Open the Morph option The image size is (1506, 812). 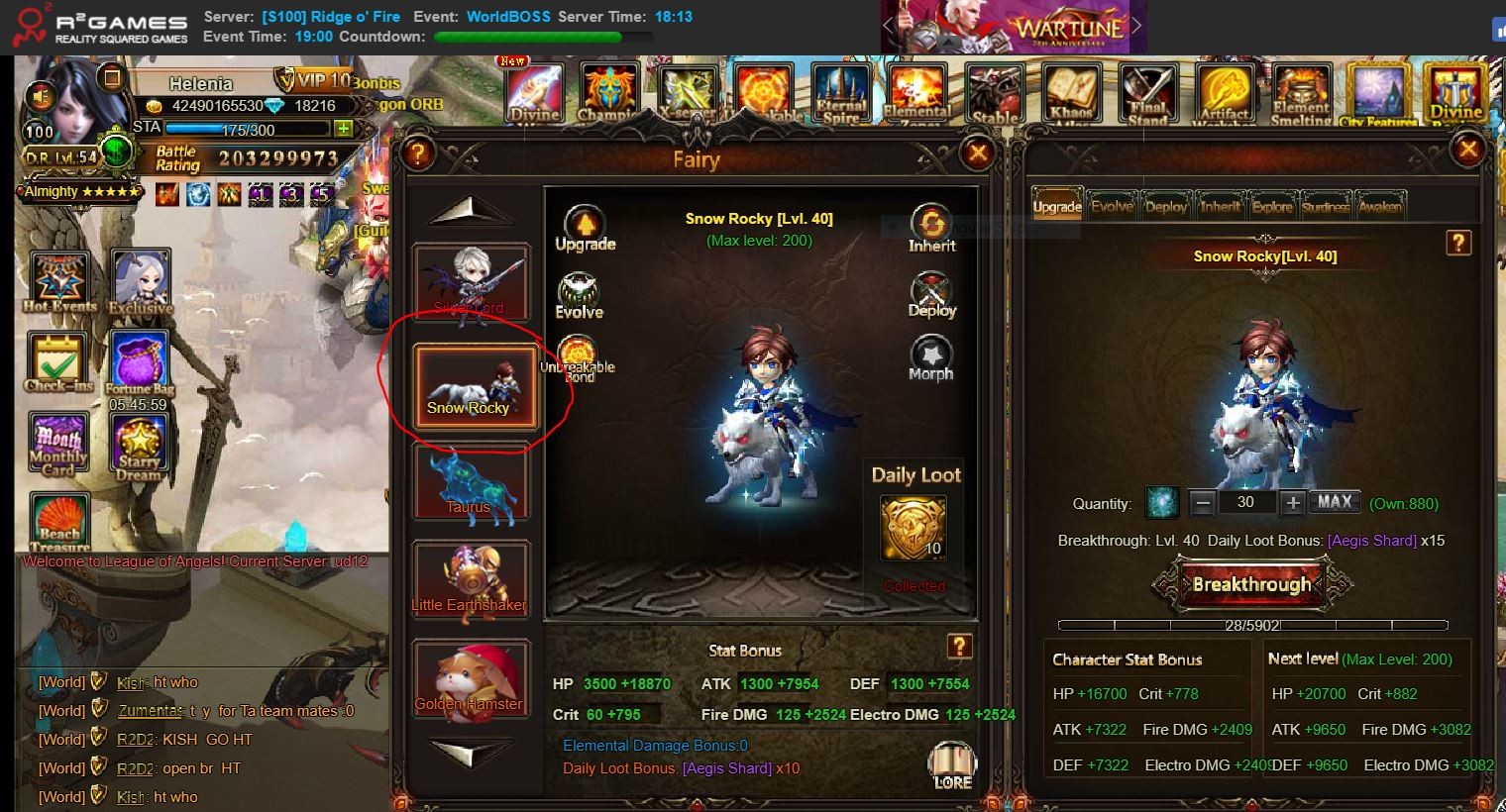tap(930, 357)
